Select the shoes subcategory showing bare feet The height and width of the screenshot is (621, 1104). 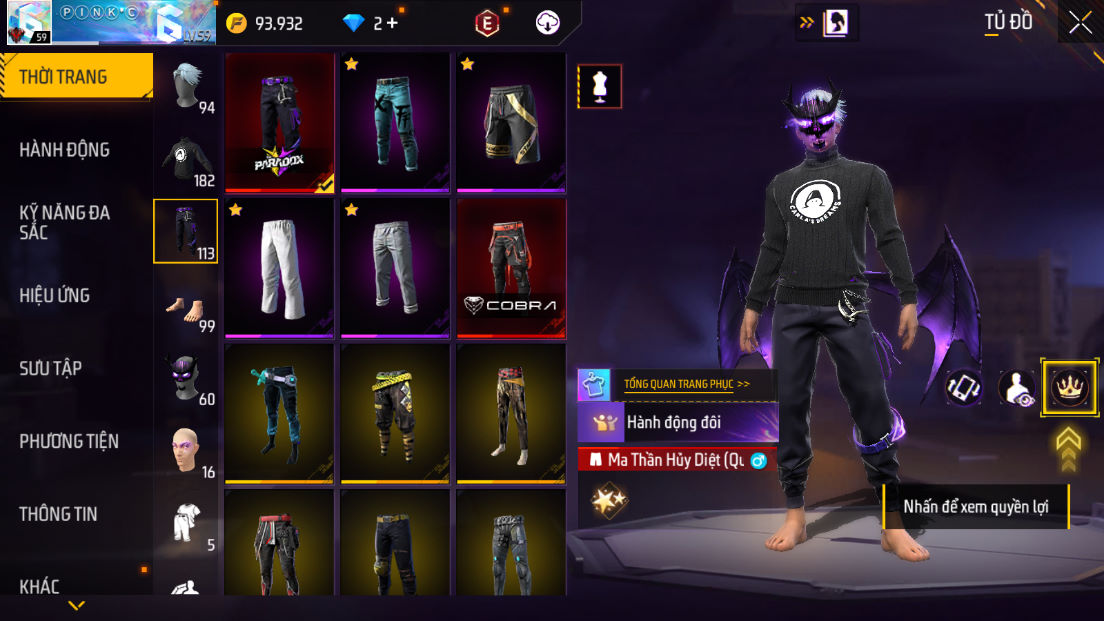[x=186, y=307]
